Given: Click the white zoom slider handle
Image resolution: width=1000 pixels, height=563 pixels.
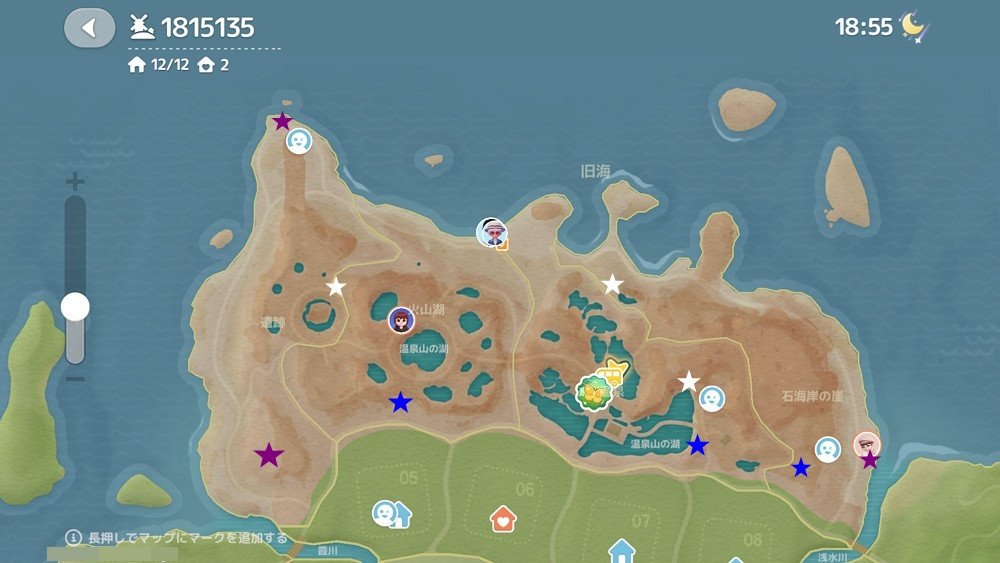Looking at the screenshot, I should [x=75, y=306].
